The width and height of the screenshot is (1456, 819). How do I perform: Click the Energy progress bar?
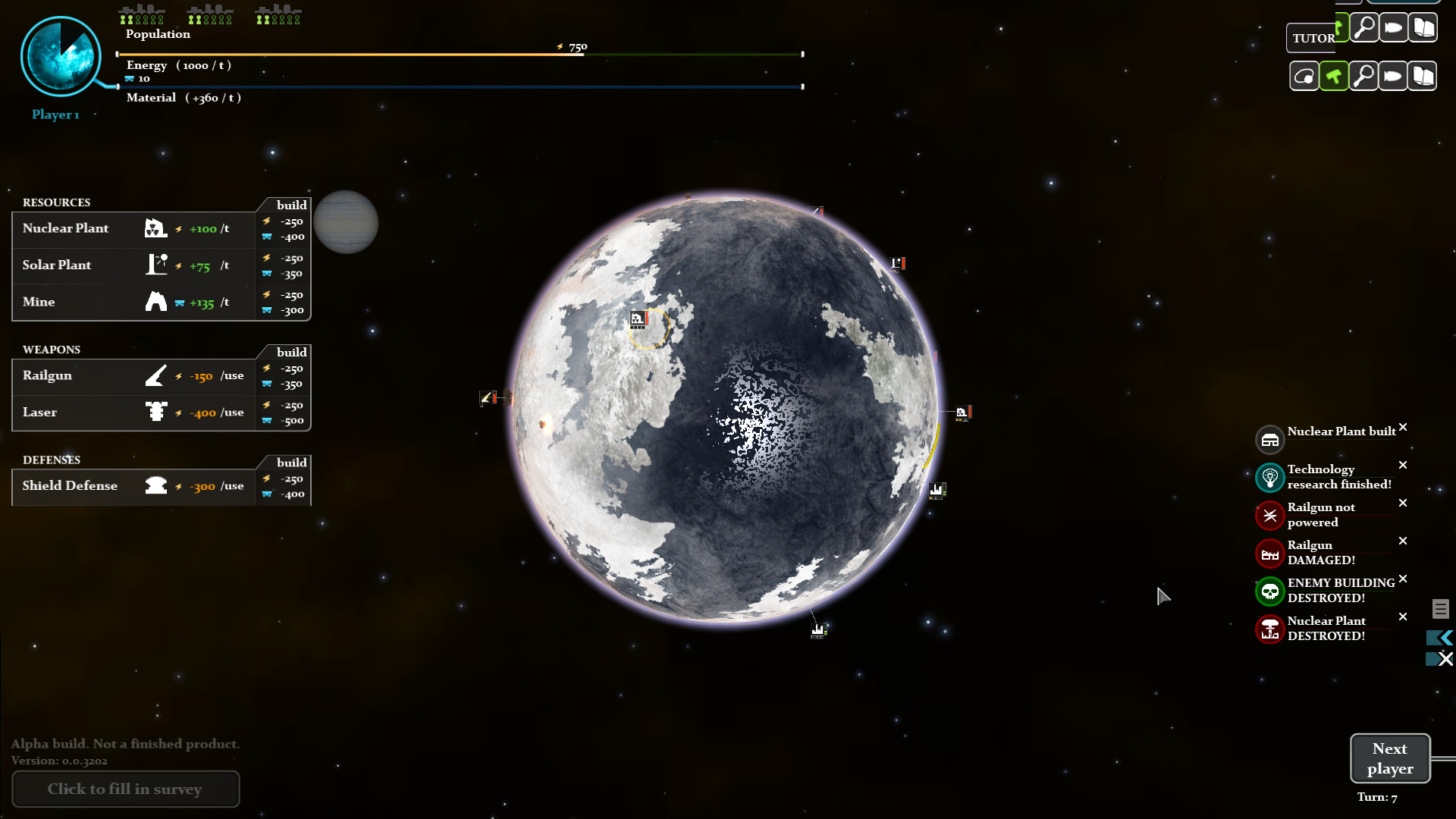click(x=455, y=54)
